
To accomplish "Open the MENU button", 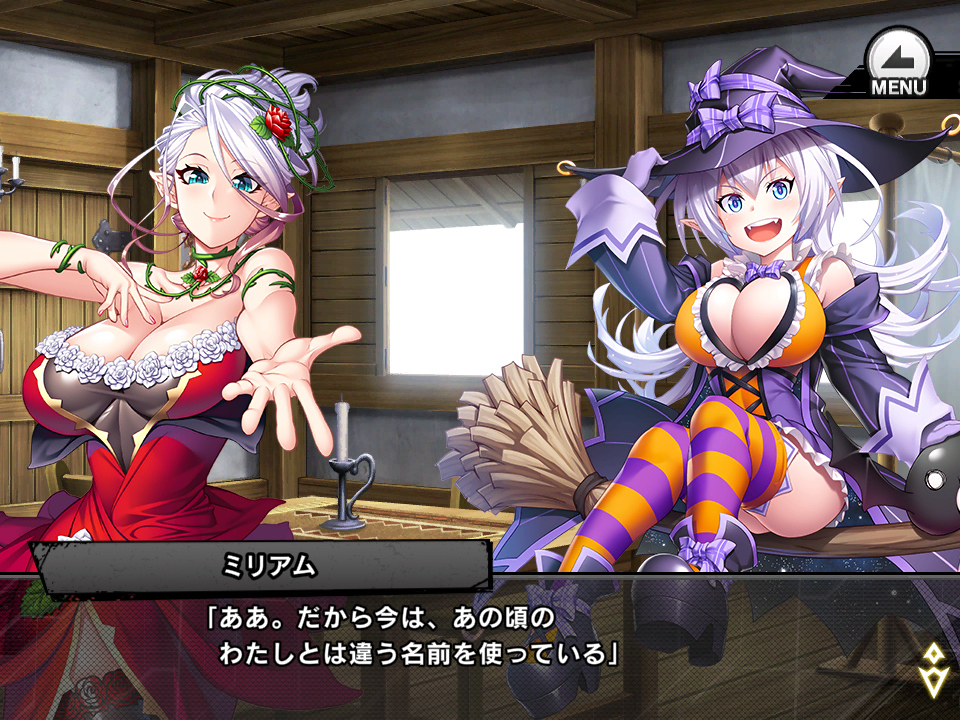I will tap(898, 63).
